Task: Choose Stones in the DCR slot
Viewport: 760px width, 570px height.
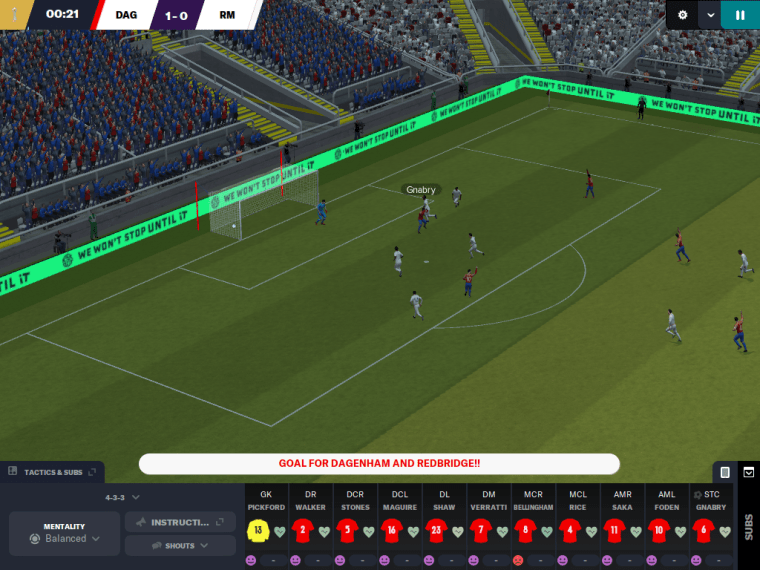Action: (x=347, y=530)
